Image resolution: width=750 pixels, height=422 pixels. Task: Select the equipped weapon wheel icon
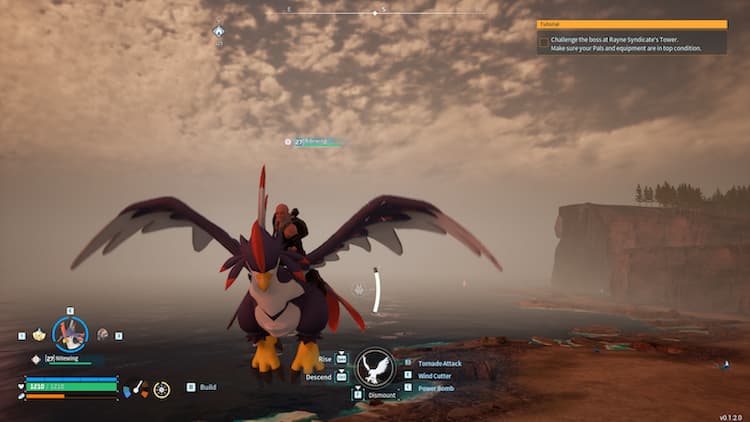pos(141,387)
